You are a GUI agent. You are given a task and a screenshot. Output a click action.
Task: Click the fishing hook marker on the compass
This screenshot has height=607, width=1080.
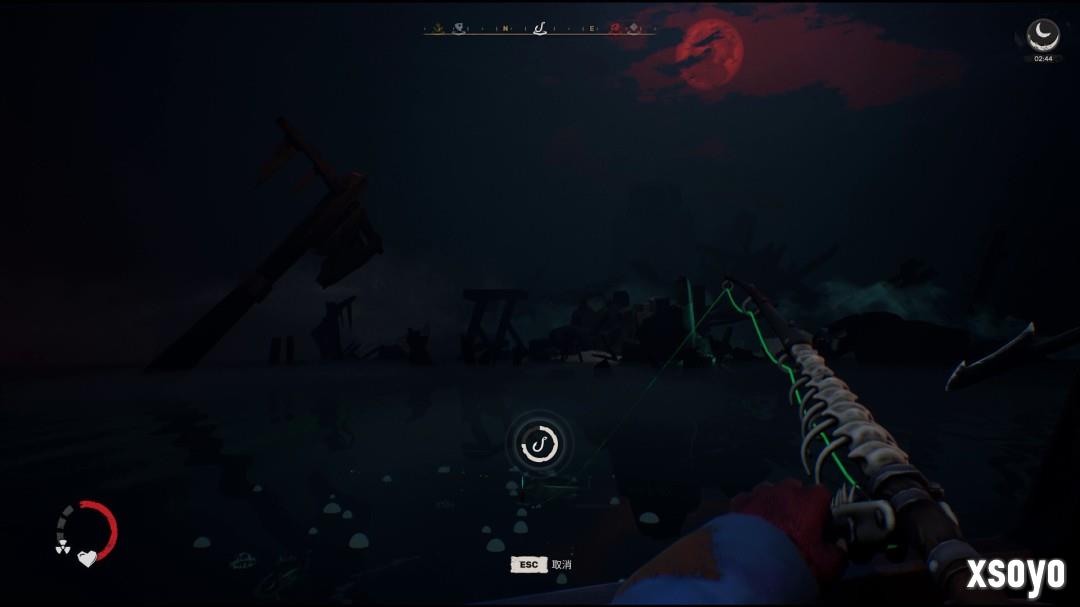click(x=540, y=28)
